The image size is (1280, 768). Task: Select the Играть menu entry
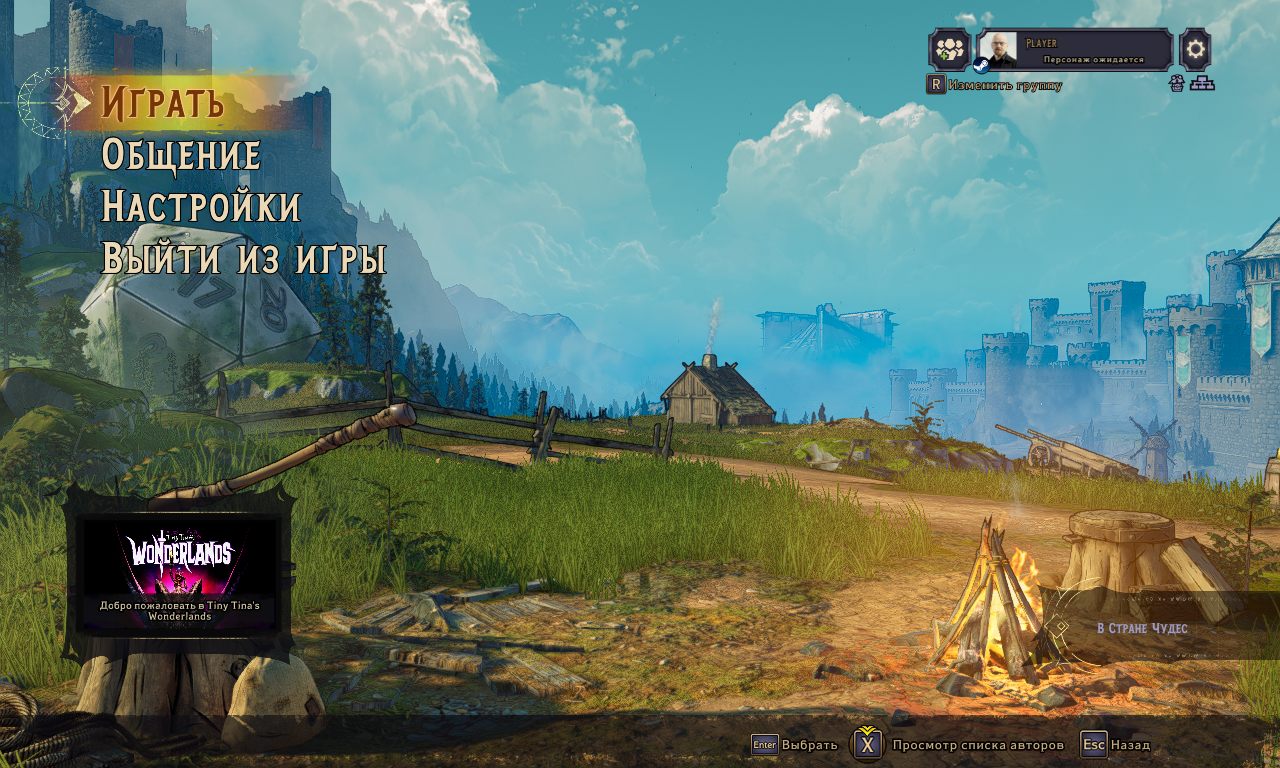162,102
